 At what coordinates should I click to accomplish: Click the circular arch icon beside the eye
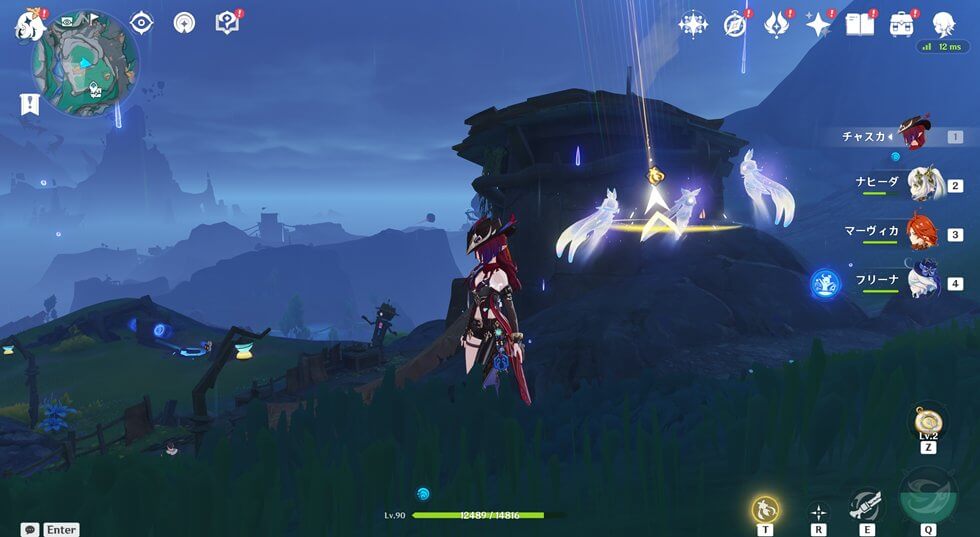184,23
